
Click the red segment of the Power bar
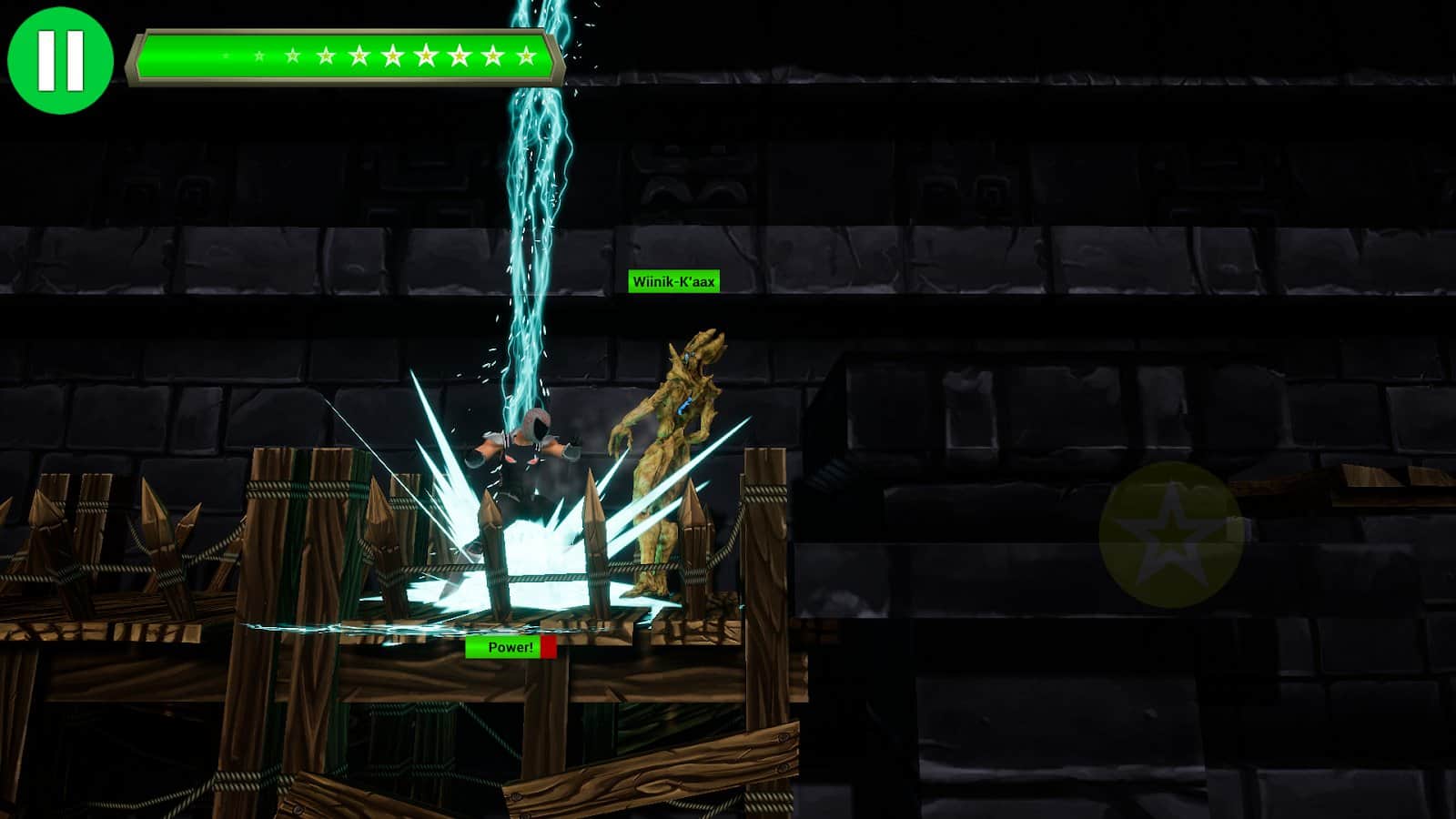[547, 648]
